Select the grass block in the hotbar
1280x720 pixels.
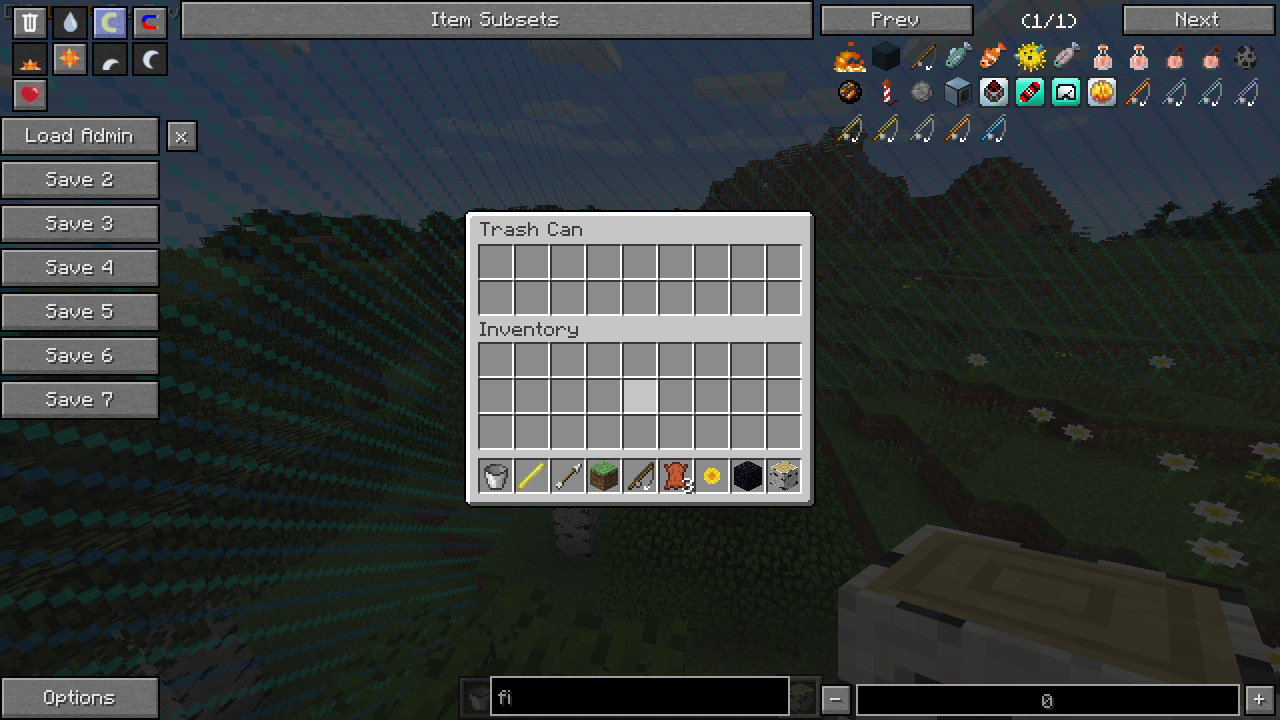603,477
